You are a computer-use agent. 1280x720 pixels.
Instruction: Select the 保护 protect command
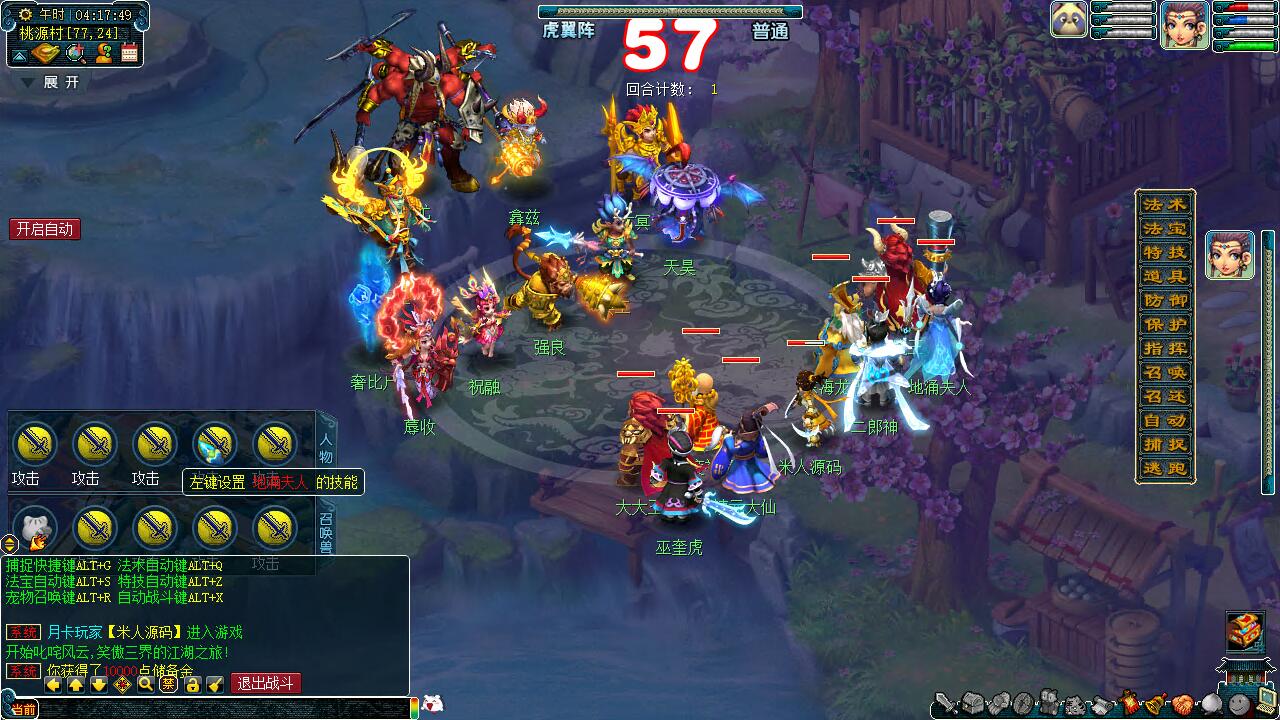pos(1165,324)
